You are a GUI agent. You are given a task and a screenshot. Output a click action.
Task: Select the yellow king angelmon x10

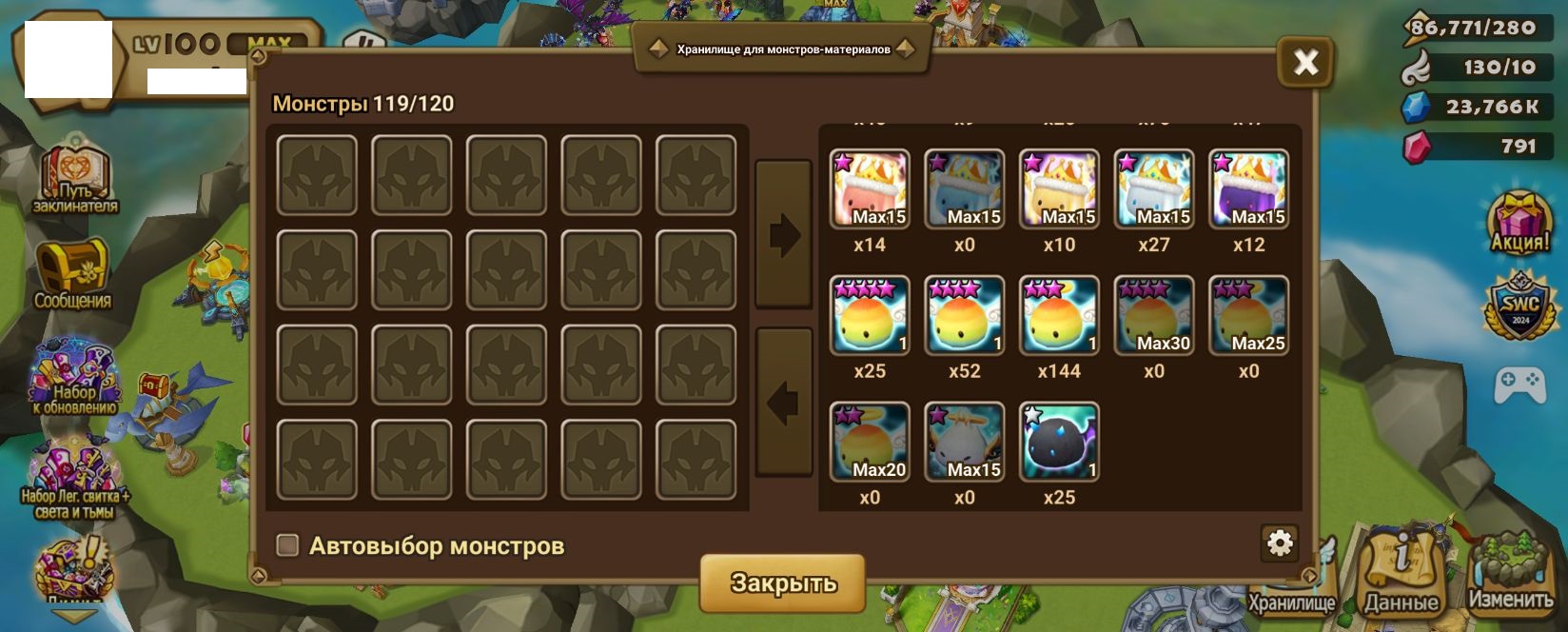click(1059, 188)
